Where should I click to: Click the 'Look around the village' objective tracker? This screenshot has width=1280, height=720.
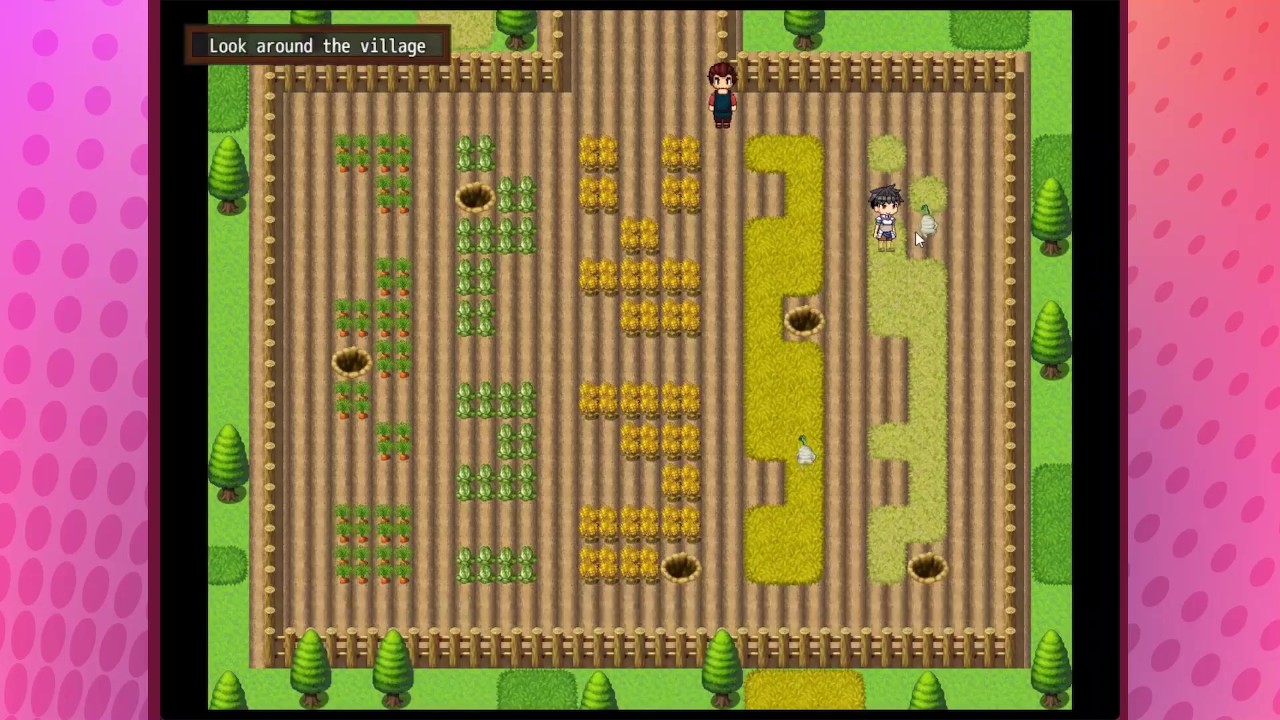click(317, 46)
